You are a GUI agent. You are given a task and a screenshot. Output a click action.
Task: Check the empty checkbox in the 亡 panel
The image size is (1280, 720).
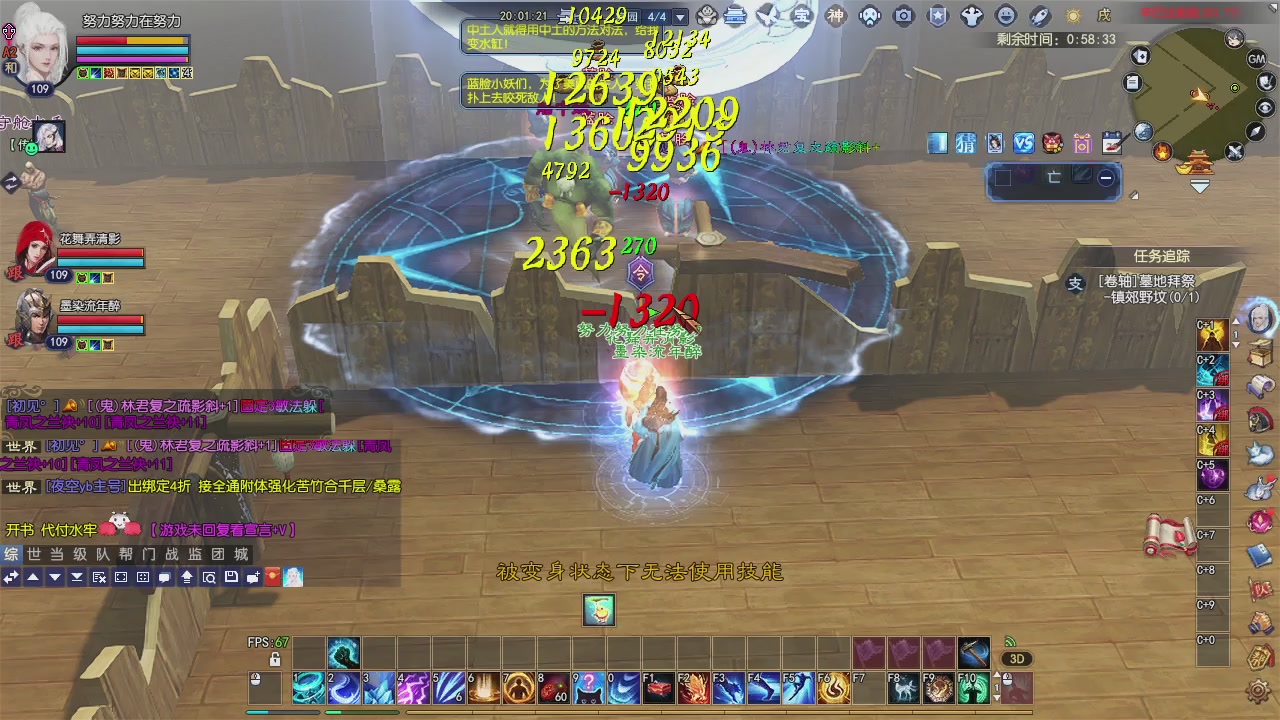point(1003,178)
